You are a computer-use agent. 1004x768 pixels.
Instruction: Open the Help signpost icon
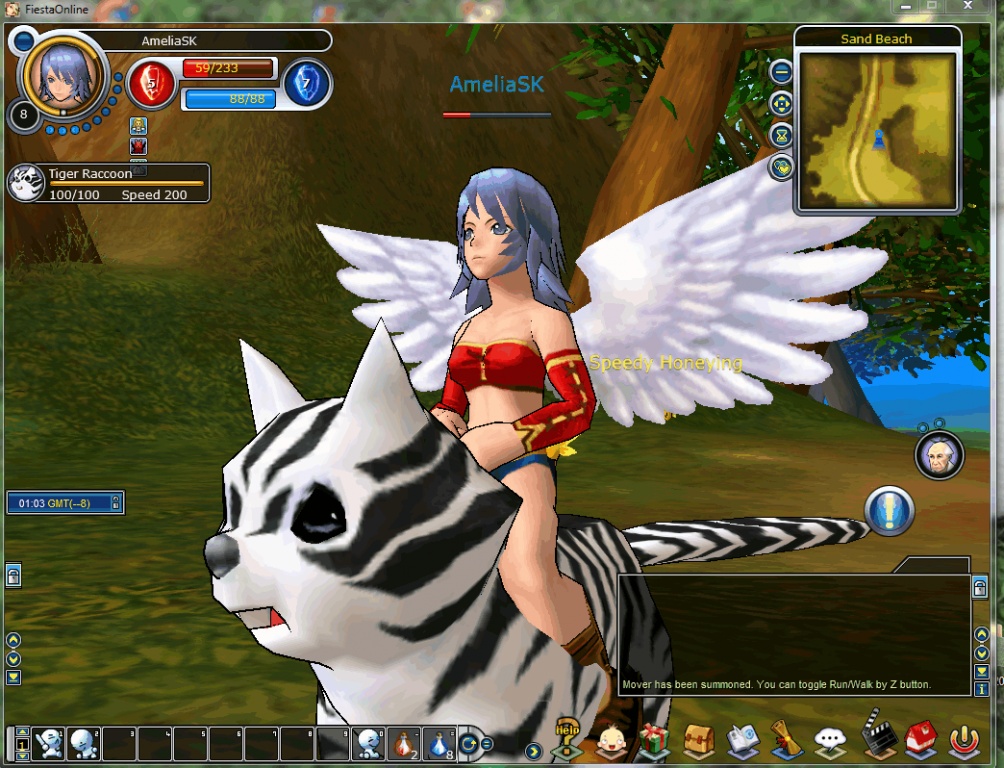(x=568, y=739)
